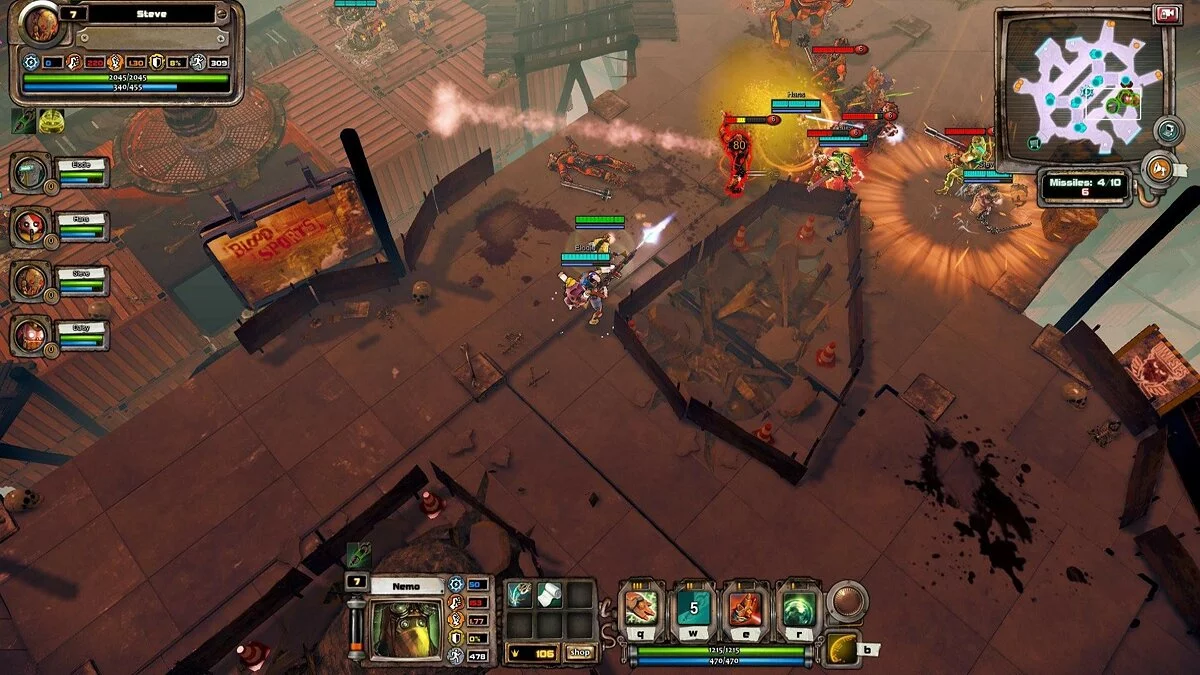The height and width of the screenshot is (675, 1200).
Task: Toggle the red camera button
Action: coord(1166,14)
